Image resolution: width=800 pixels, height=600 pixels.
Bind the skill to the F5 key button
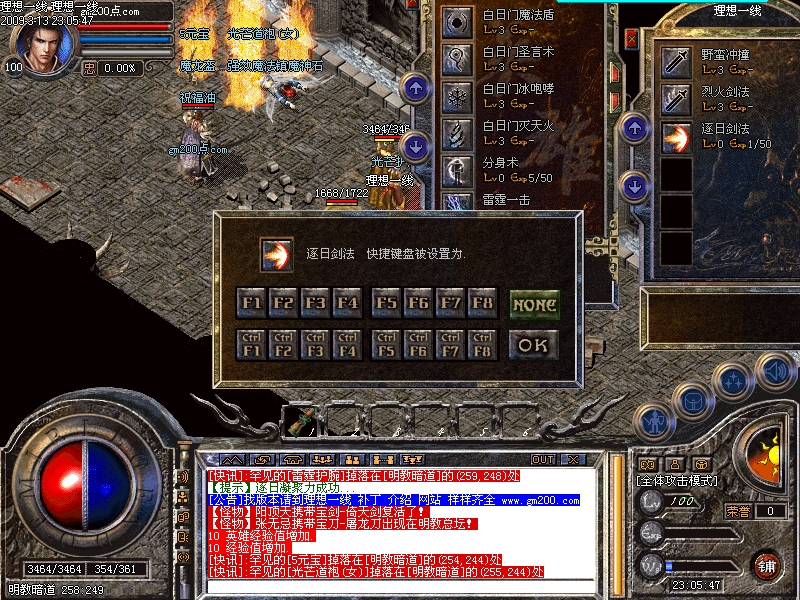click(386, 302)
